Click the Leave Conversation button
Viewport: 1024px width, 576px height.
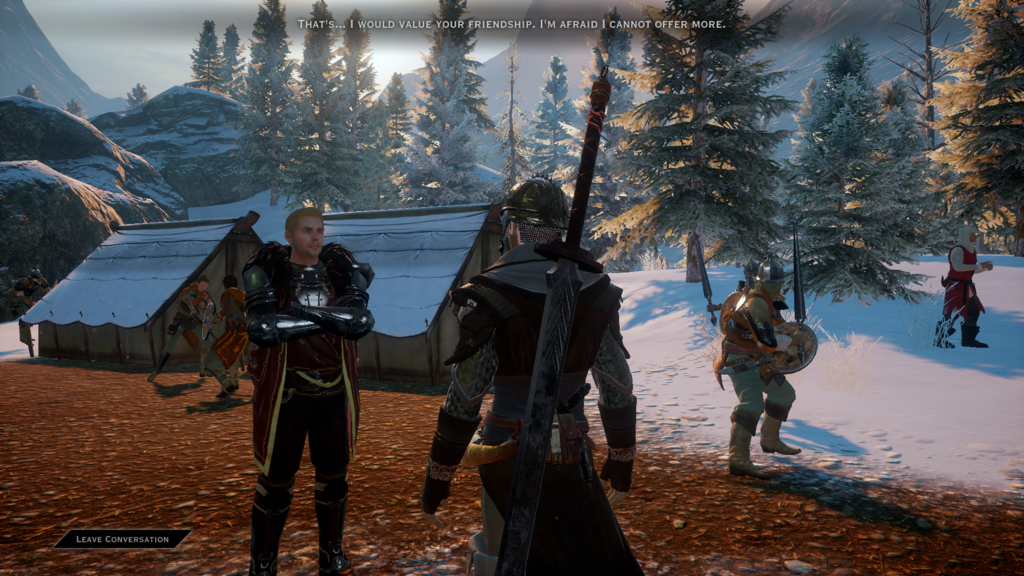122,539
